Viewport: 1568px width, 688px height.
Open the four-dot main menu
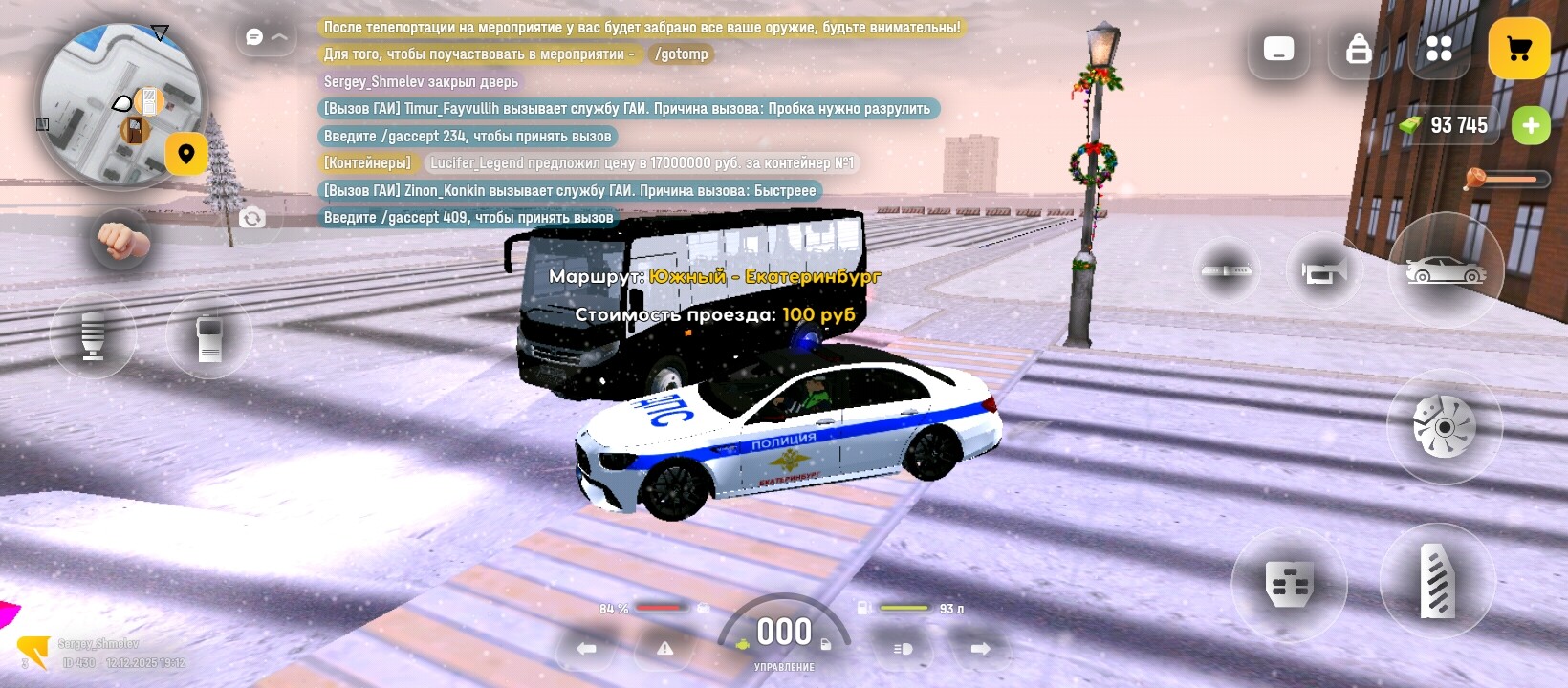pyautogui.click(x=1438, y=49)
